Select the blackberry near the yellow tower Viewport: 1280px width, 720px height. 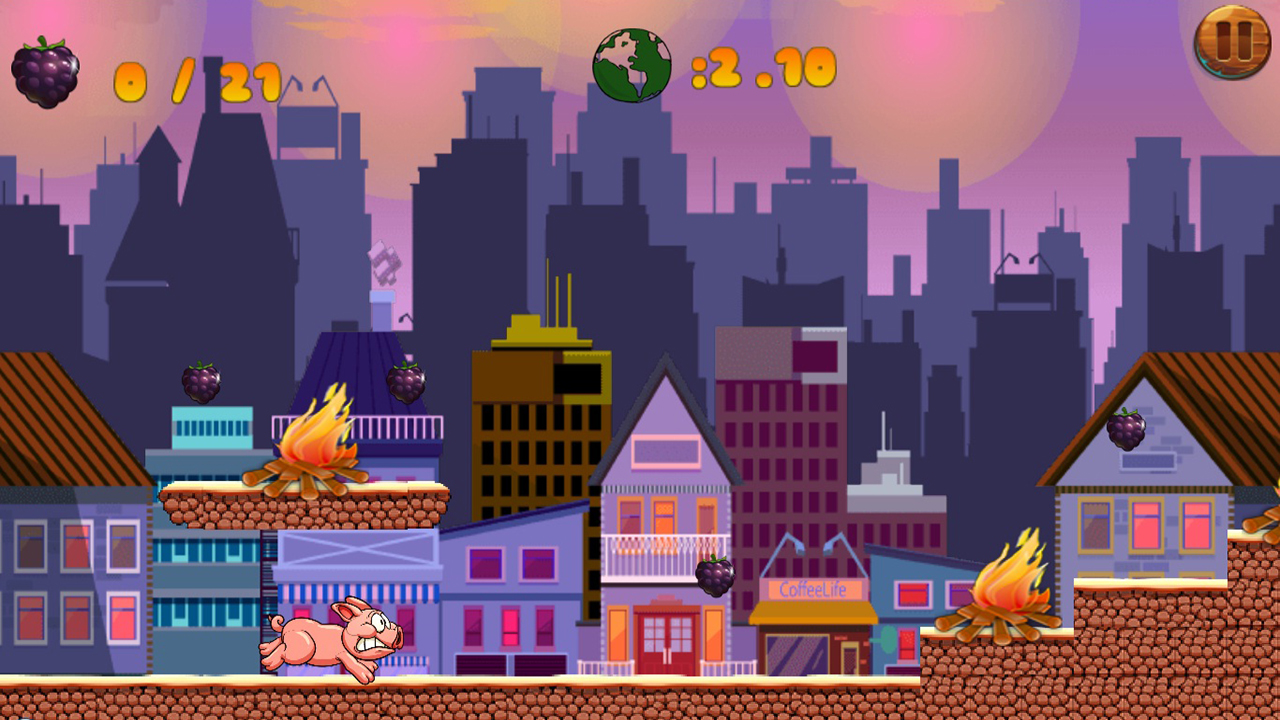(x=405, y=383)
